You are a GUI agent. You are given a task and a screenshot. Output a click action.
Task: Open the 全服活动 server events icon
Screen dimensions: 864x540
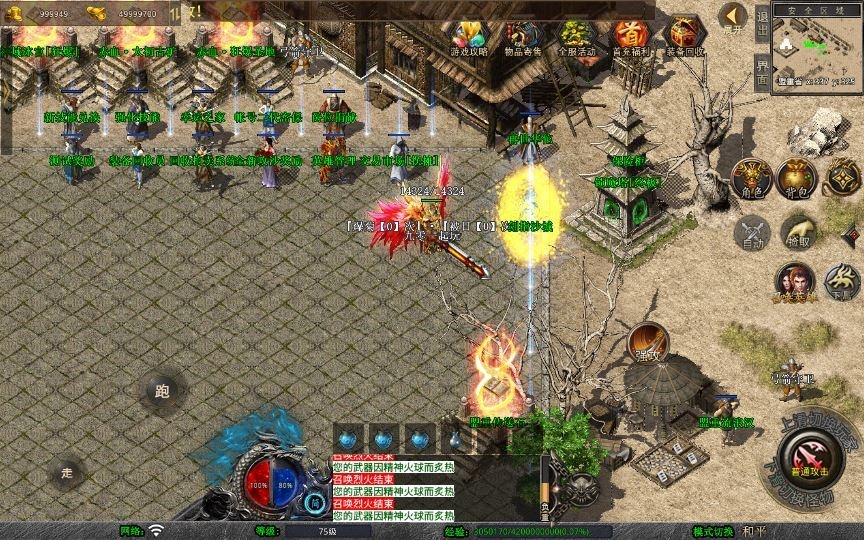[x=577, y=38]
